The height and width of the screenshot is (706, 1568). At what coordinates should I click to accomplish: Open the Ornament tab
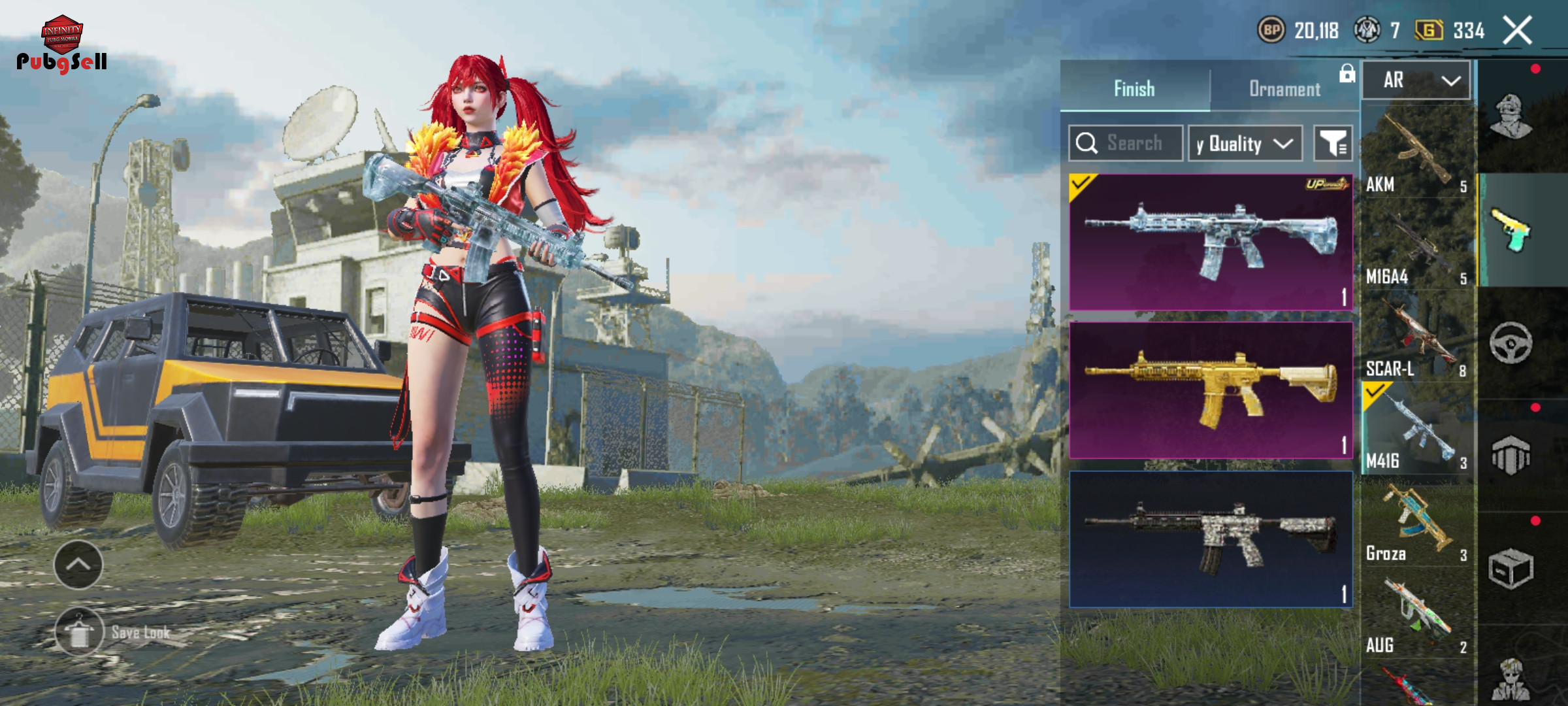click(1284, 88)
